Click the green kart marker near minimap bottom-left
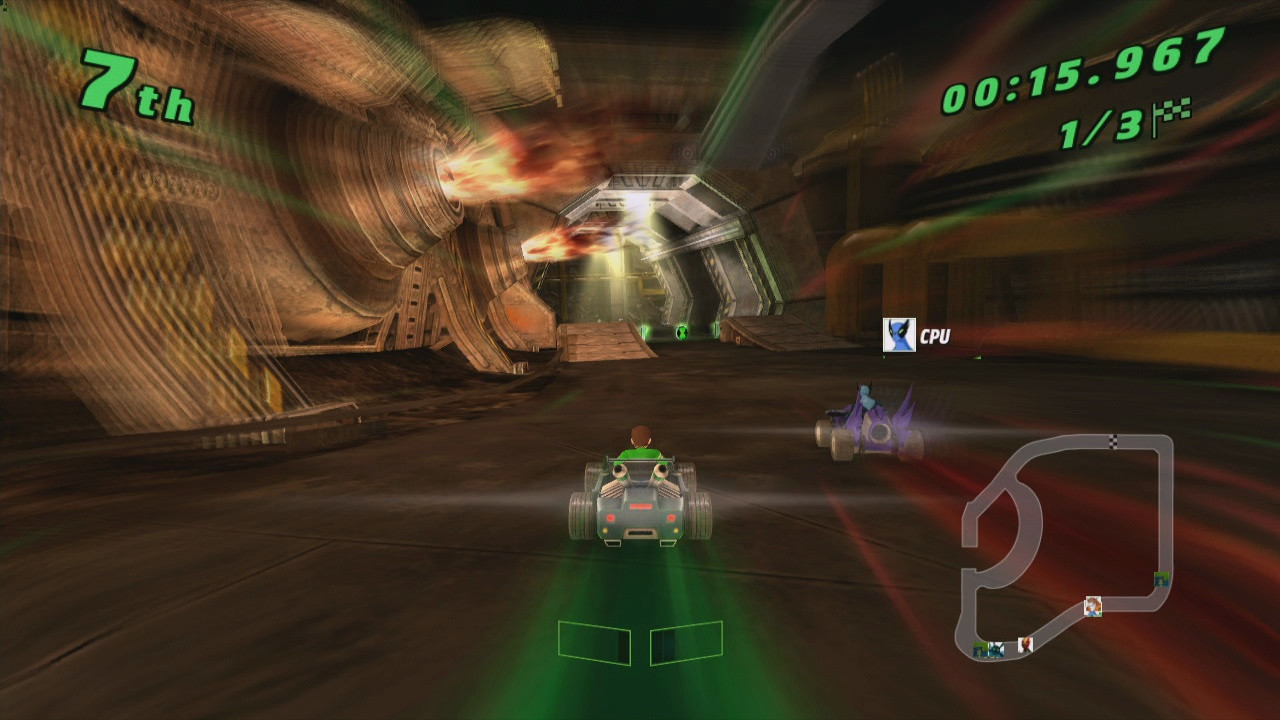The height and width of the screenshot is (720, 1280). (x=979, y=647)
